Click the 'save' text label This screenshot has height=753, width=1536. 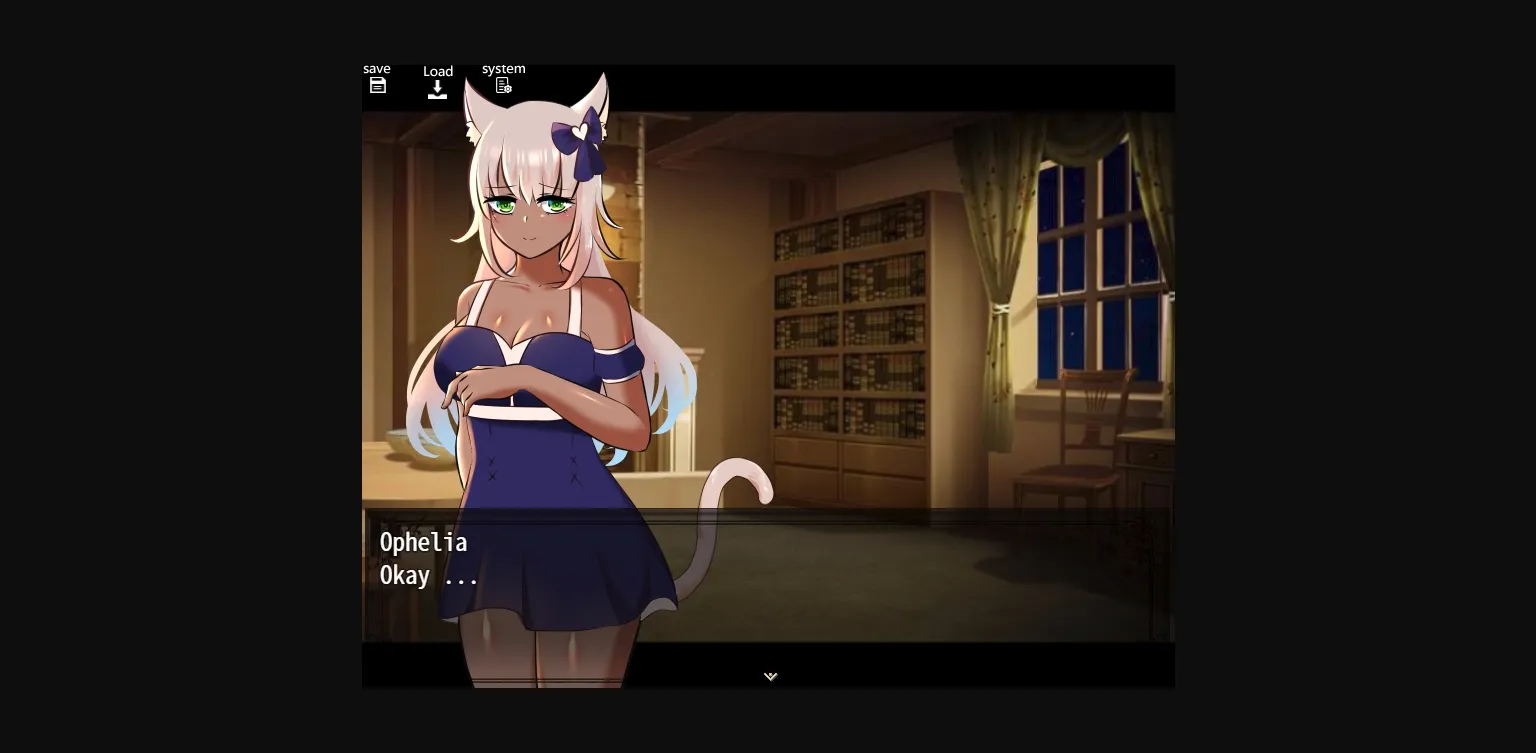(377, 68)
